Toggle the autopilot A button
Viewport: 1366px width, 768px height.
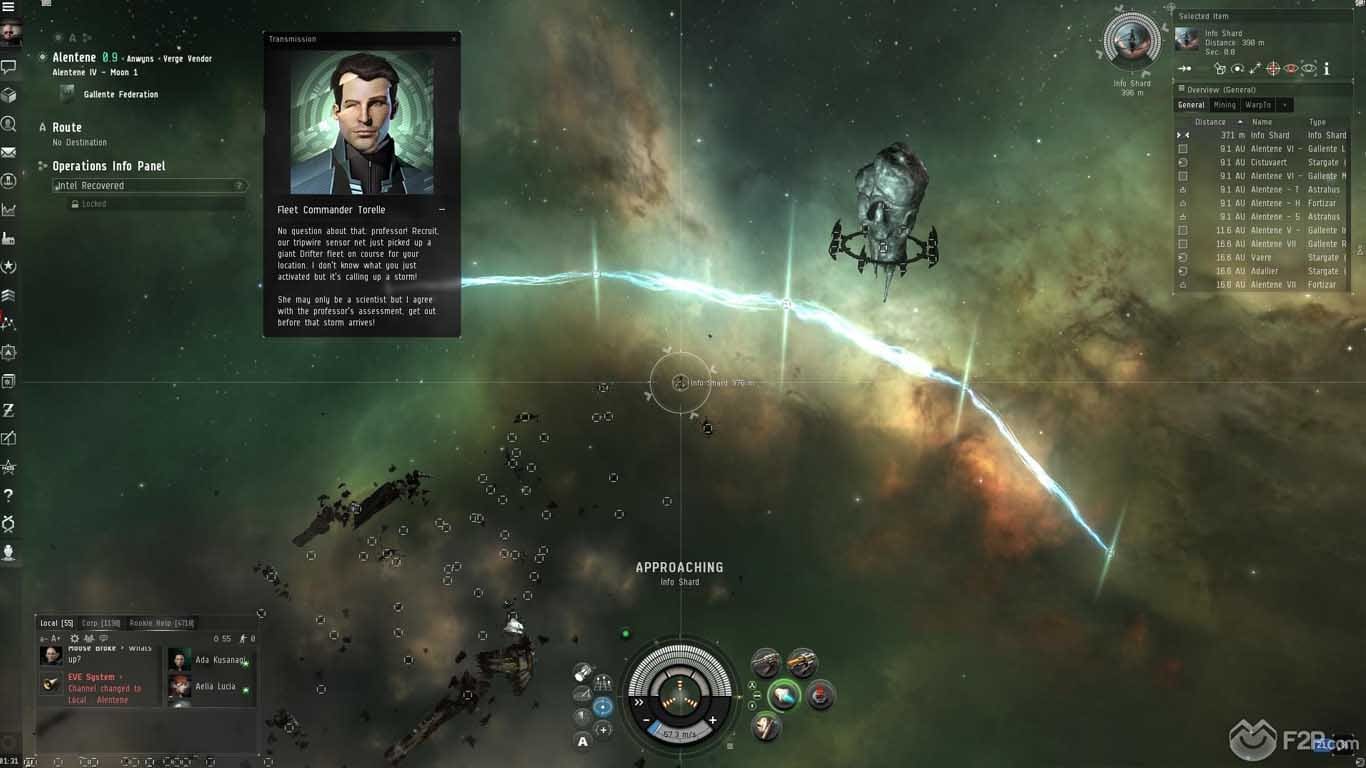click(x=583, y=741)
